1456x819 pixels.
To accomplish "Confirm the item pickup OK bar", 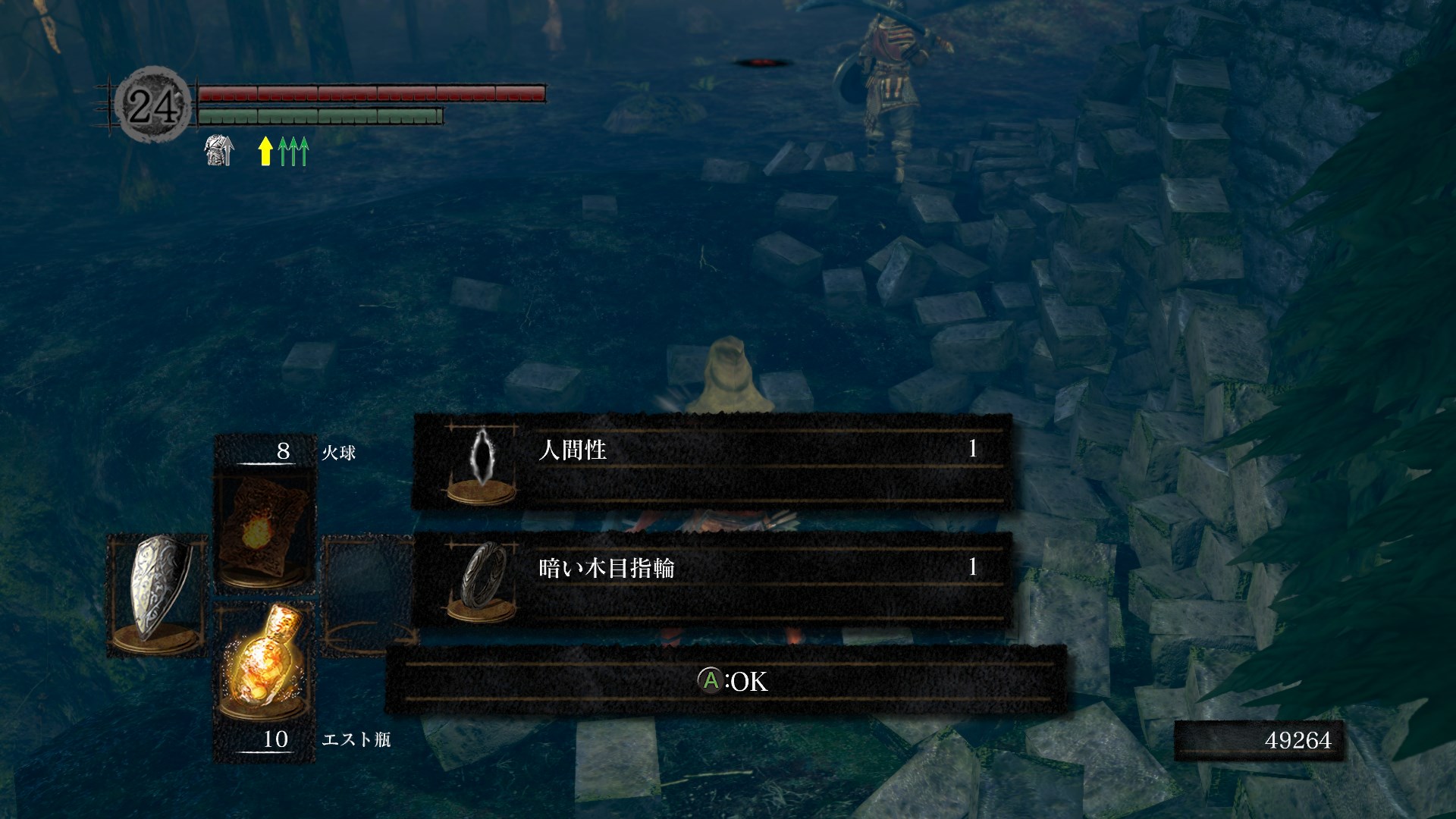I will click(x=726, y=681).
